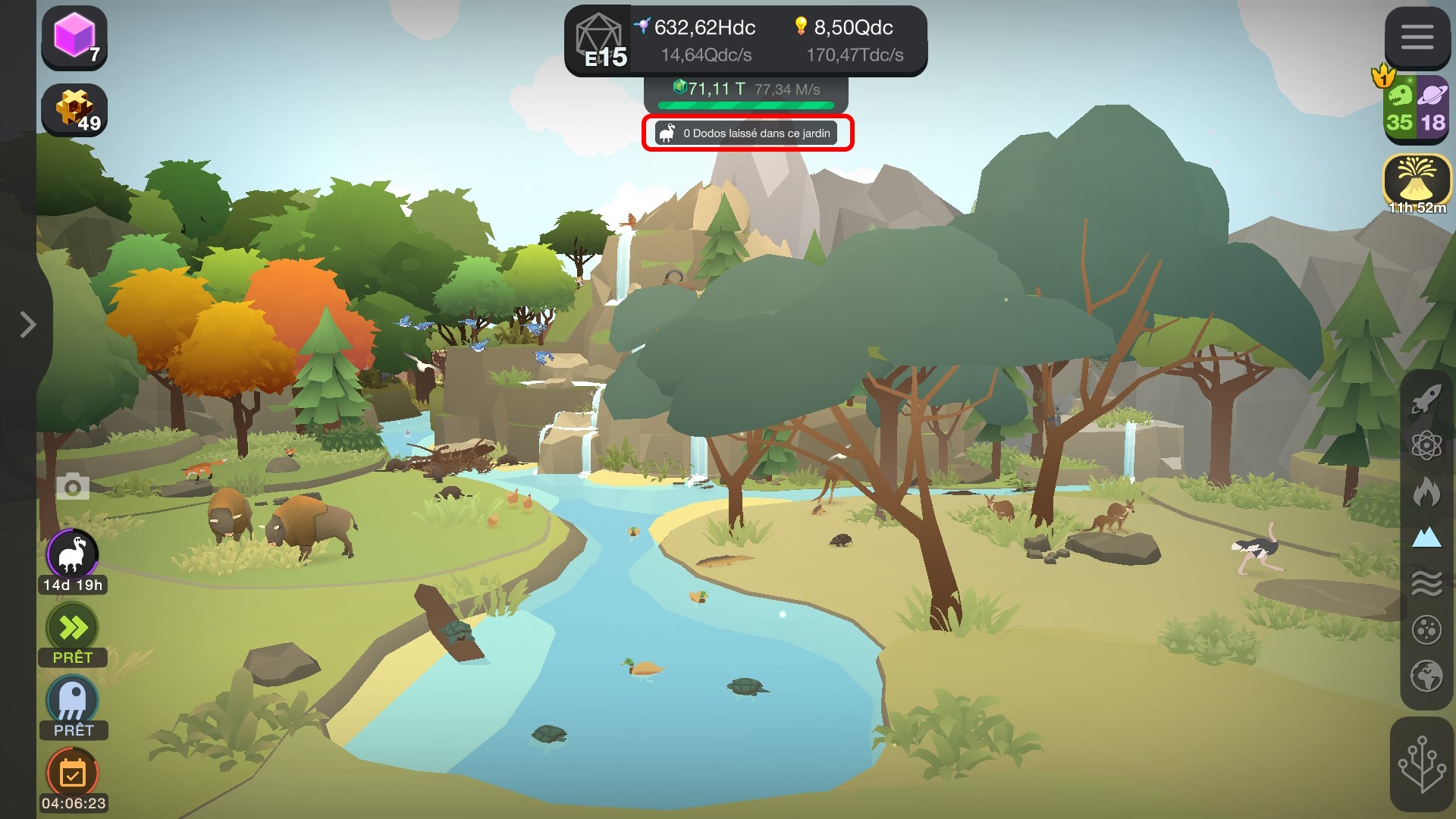Open the evolution tree button
Image resolution: width=1456 pixels, height=819 pixels.
click(1421, 764)
